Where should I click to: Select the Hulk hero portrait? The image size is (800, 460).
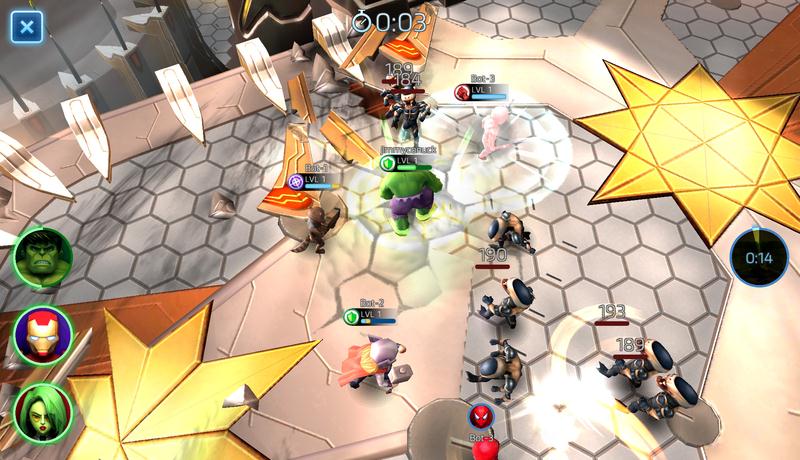[x=42, y=258]
